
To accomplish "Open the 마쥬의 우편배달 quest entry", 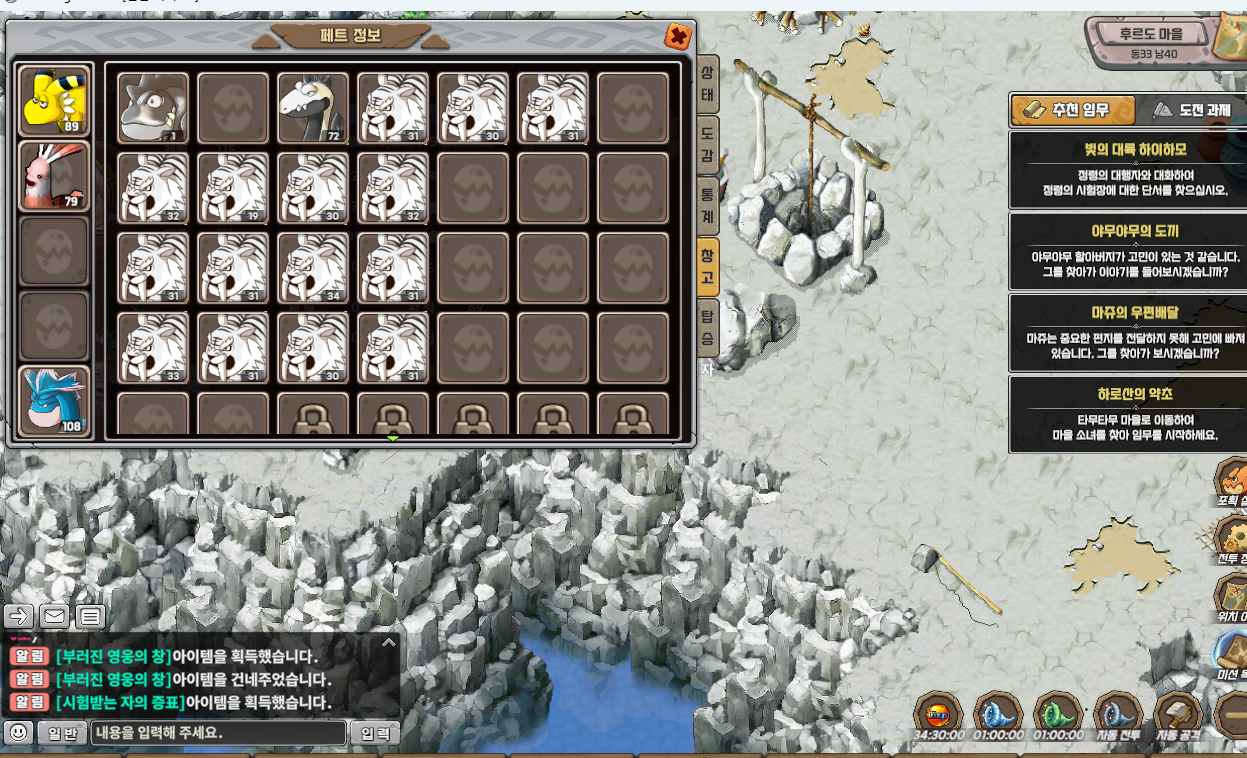I will pos(1127,332).
